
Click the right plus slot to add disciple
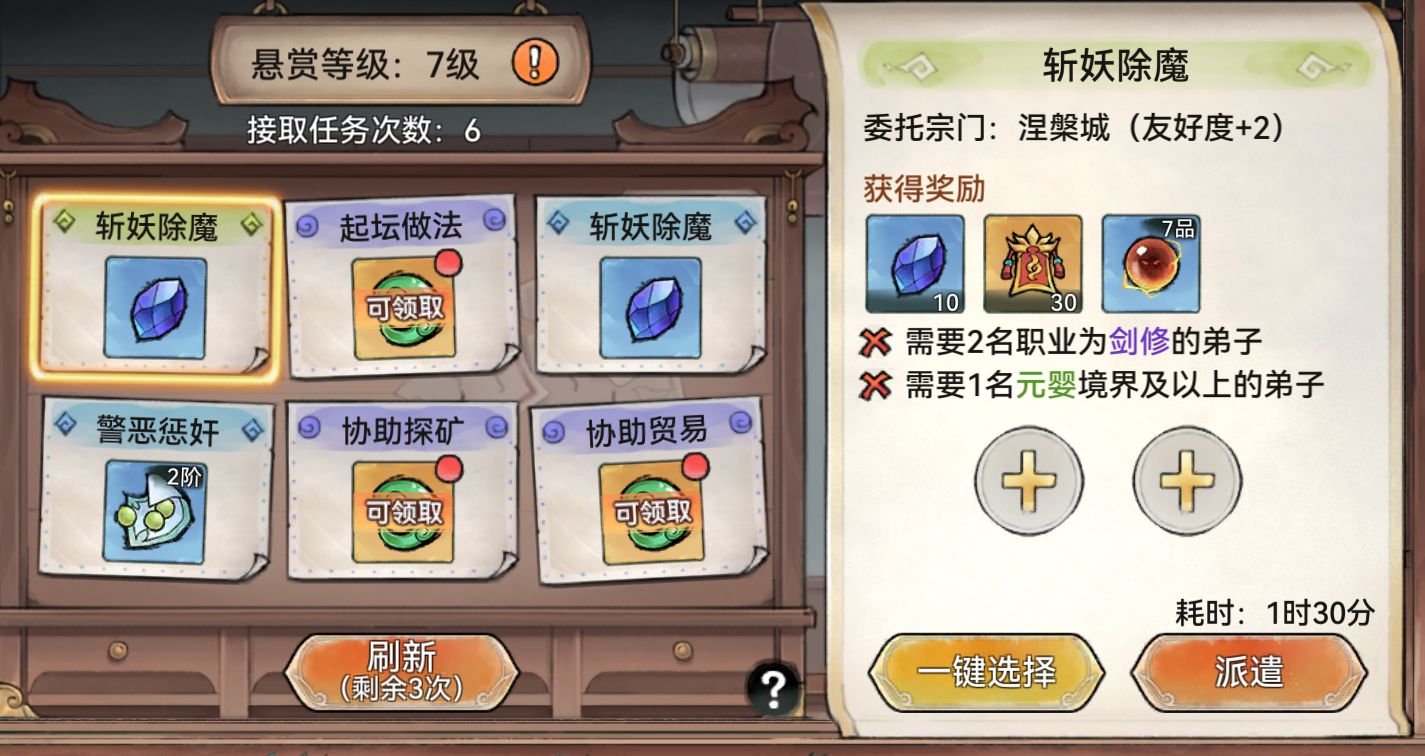coord(1186,480)
